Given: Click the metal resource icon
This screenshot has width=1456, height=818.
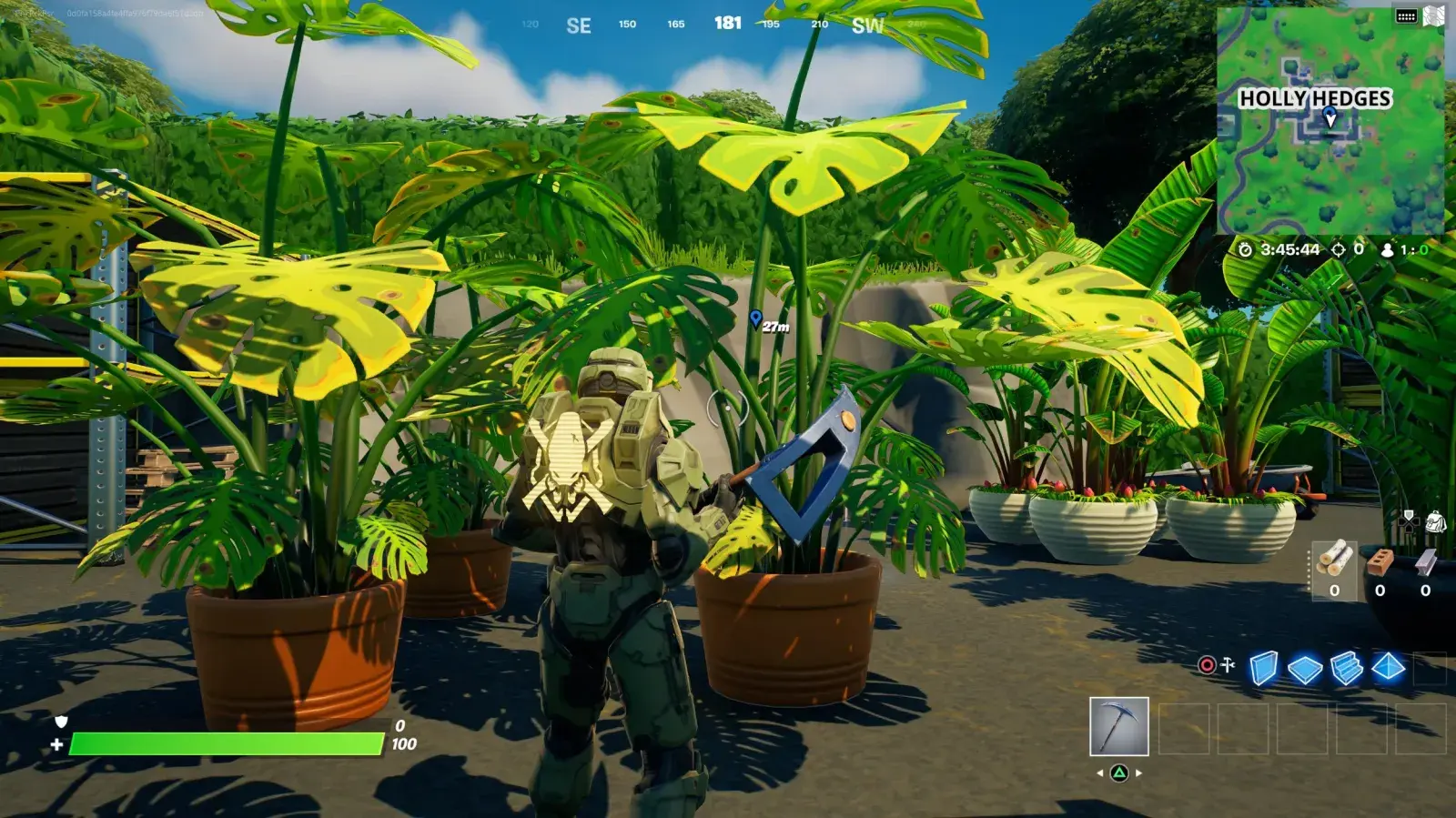Looking at the screenshot, I should click(x=1427, y=562).
